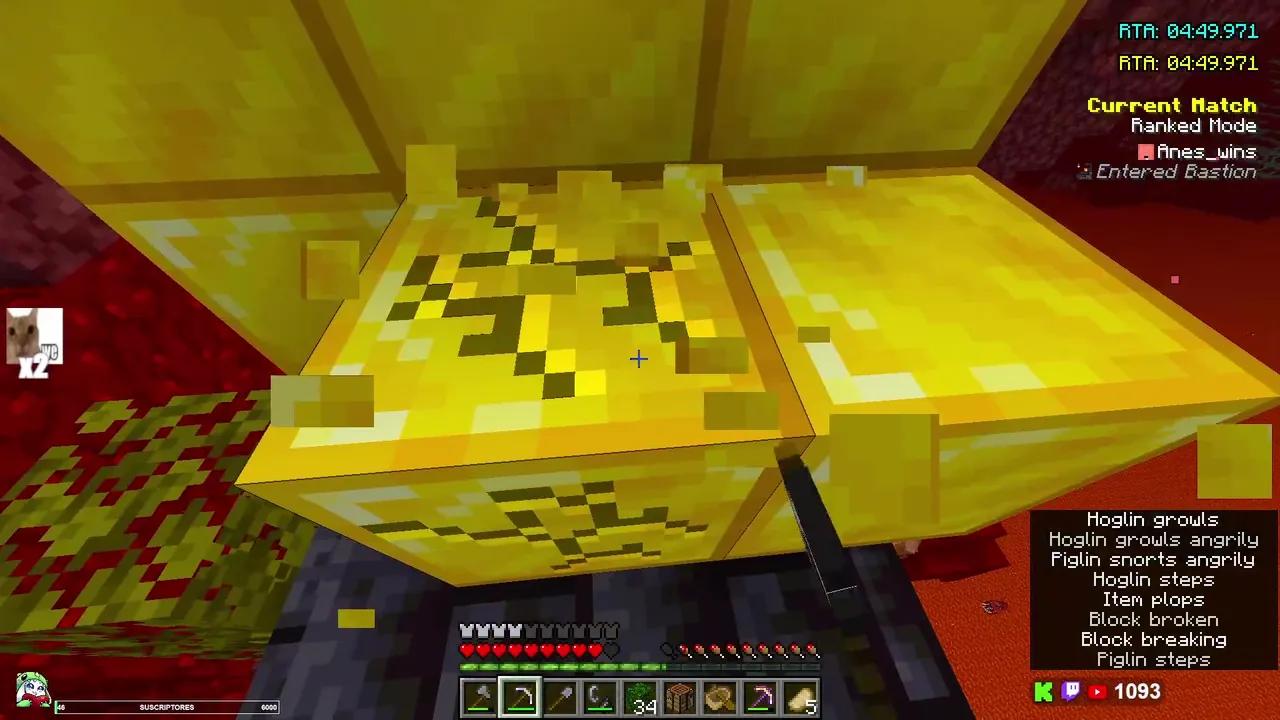
Task: Select the crafting table in the hotbar
Action: point(679,695)
